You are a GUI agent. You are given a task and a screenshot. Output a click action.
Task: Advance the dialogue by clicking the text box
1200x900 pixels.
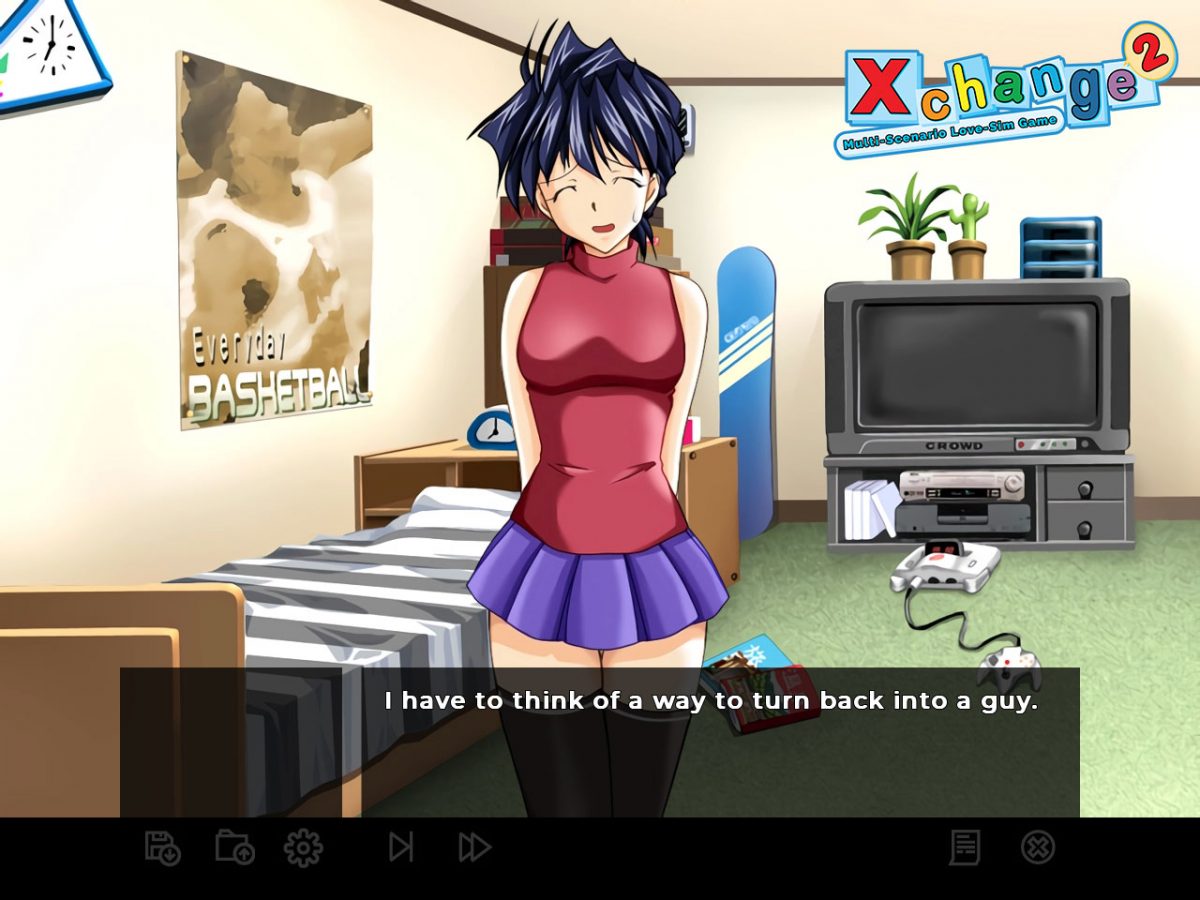(x=600, y=742)
